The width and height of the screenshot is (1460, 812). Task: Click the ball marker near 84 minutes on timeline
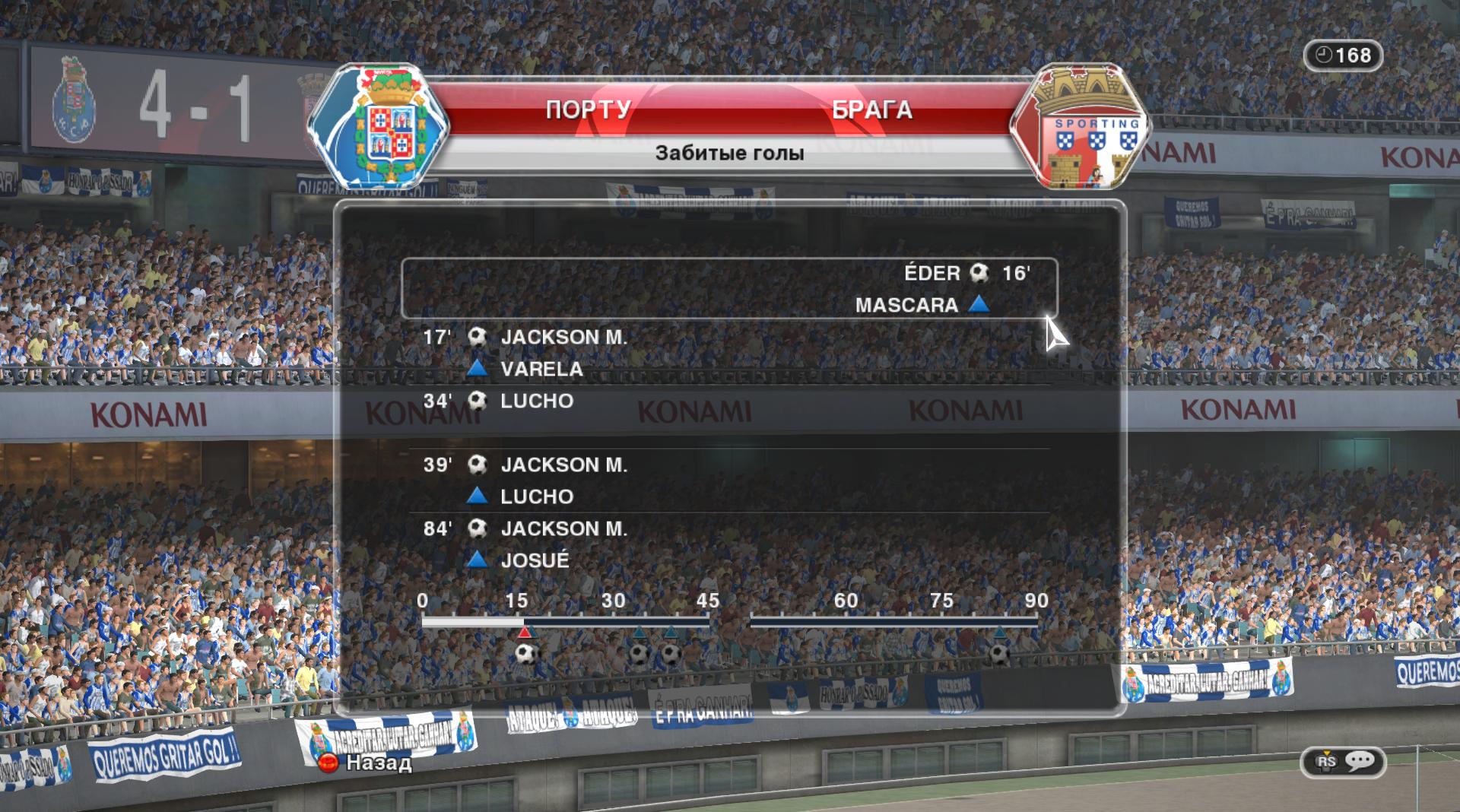click(999, 653)
